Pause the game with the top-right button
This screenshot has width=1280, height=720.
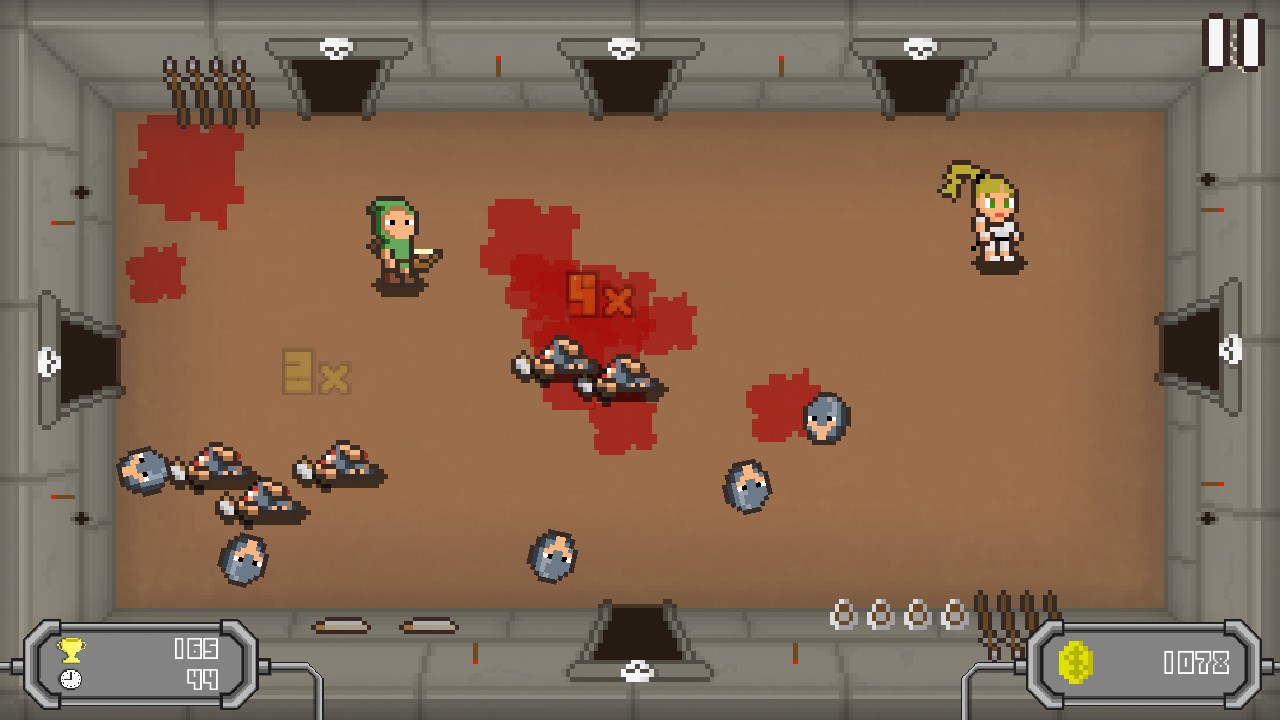click(x=1232, y=42)
